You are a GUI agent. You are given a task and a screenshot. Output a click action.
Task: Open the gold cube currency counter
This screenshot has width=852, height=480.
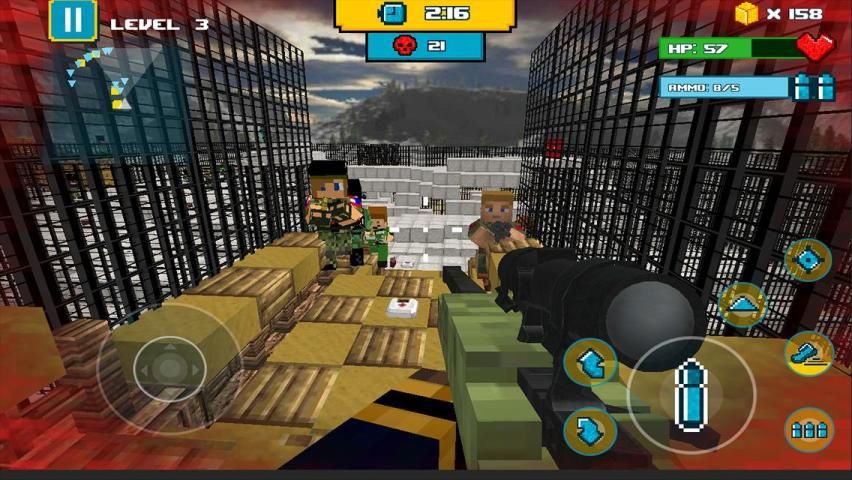pyautogui.click(x=778, y=14)
